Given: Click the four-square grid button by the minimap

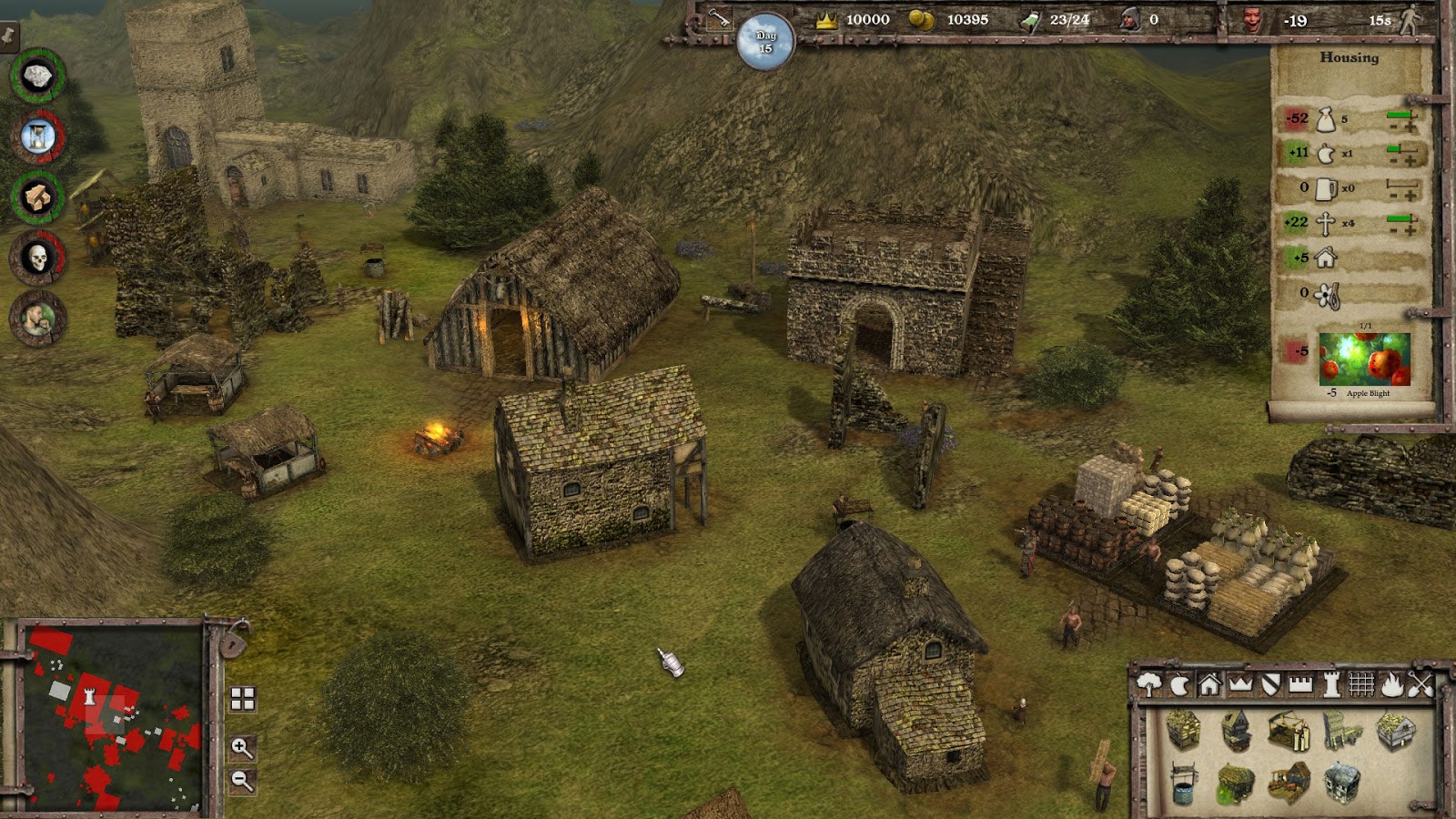Looking at the screenshot, I should pyautogui.click(x=242, y=699).
